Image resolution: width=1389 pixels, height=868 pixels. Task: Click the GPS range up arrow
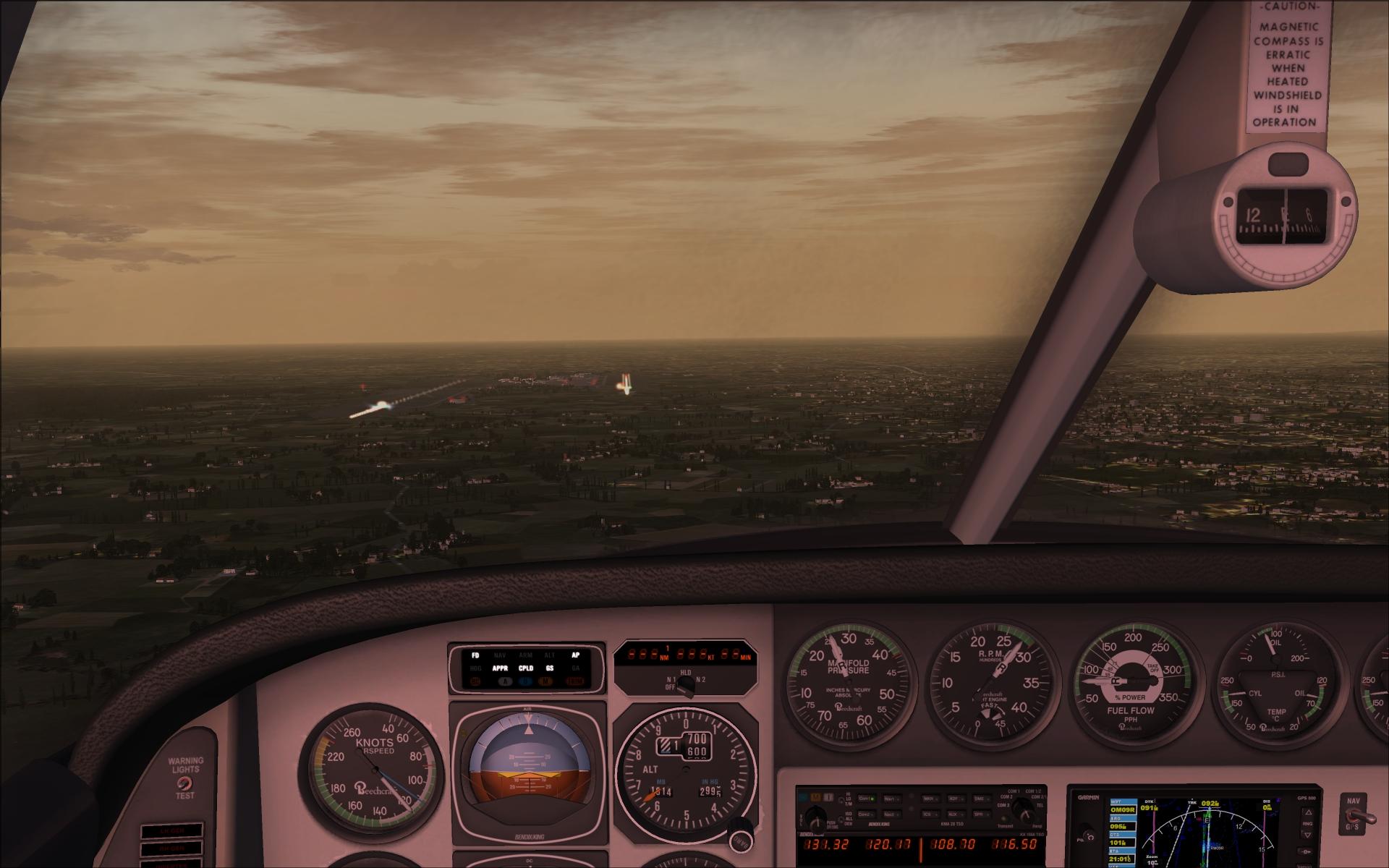(x=1307, y=812)
